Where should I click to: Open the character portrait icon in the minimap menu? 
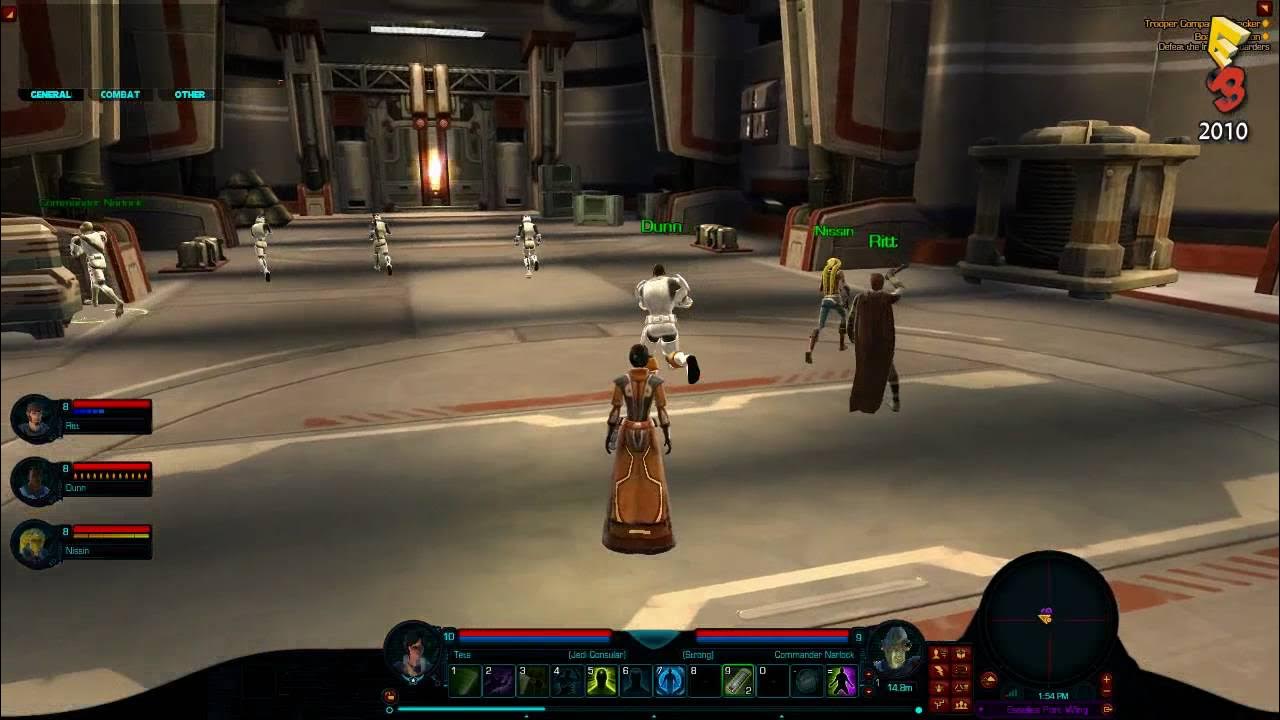[936, 652]
